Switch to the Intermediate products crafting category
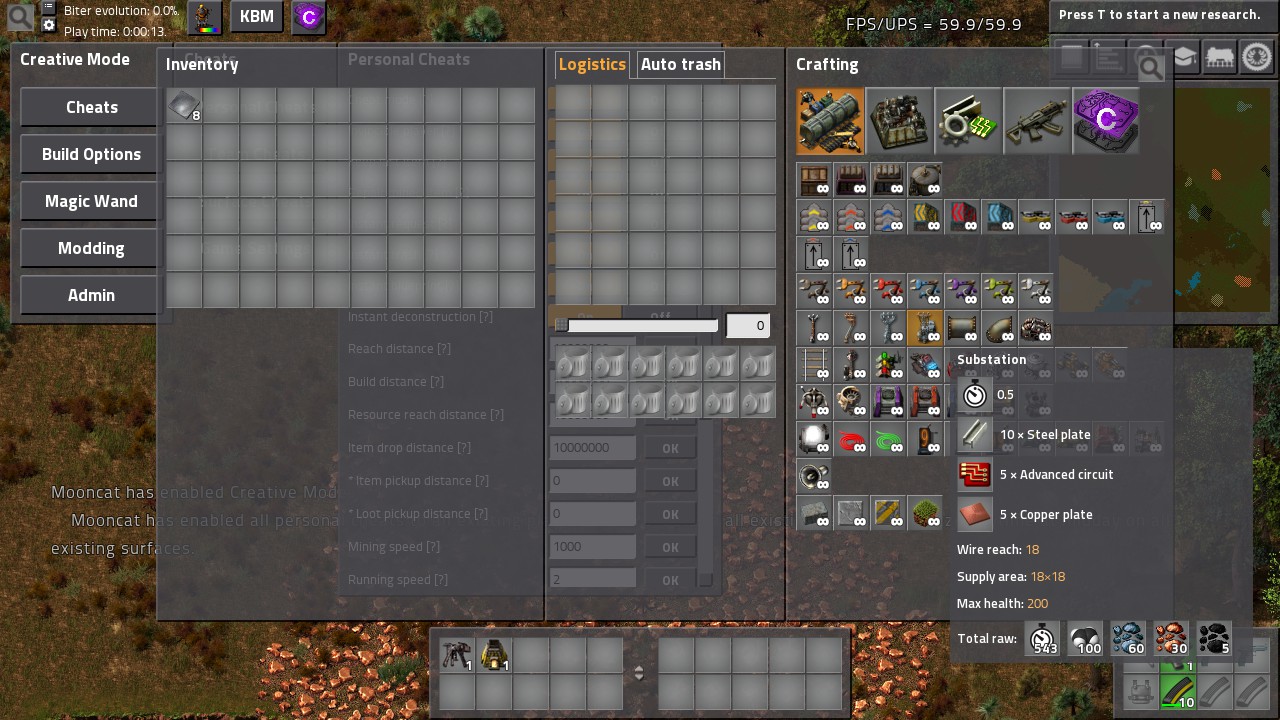Screen dimensions: 1280x720 click(x=968, y=121)
